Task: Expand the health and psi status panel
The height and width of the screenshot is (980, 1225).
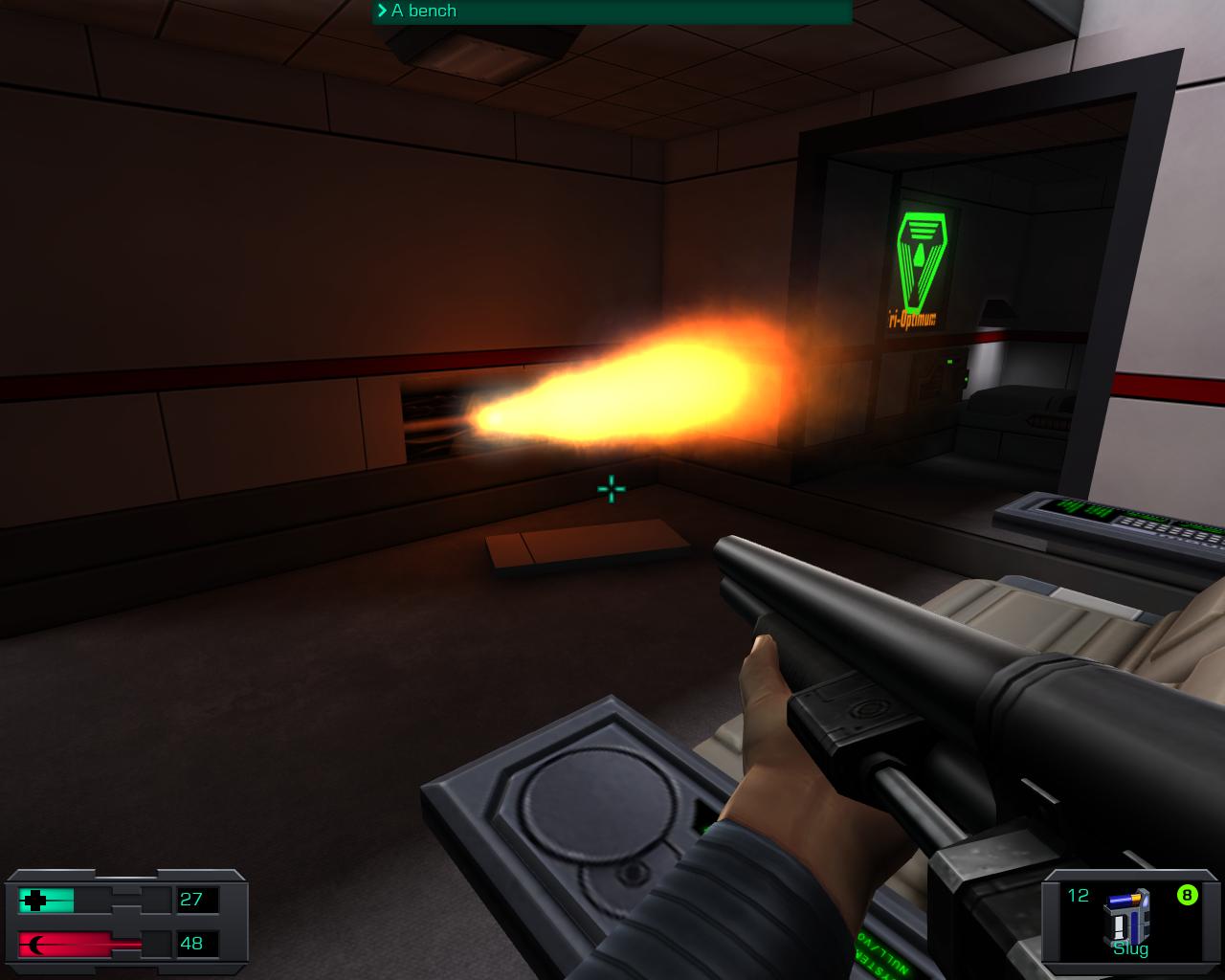Action: [124, 921]
